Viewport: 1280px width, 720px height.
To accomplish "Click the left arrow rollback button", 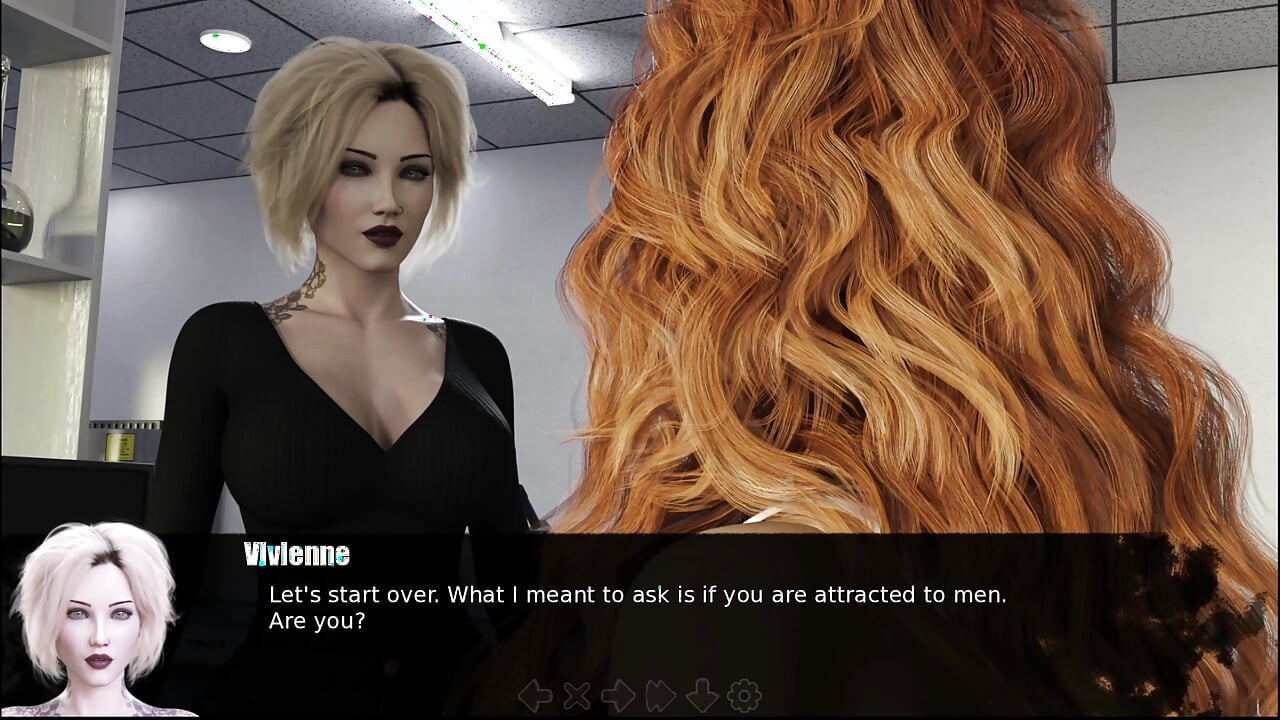I will click(535, 696).
